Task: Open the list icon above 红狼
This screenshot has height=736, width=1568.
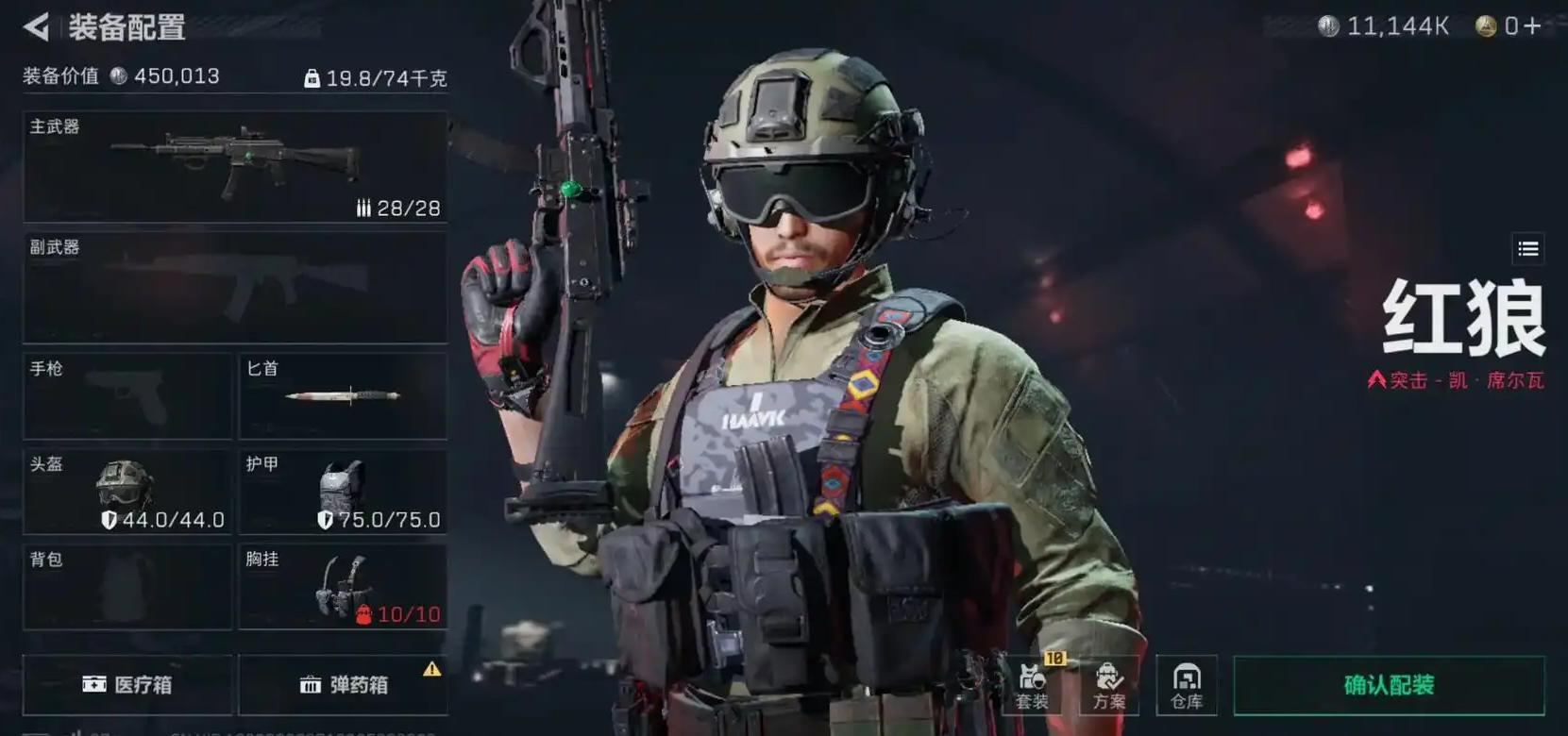Action: [x=1528, y=249]
